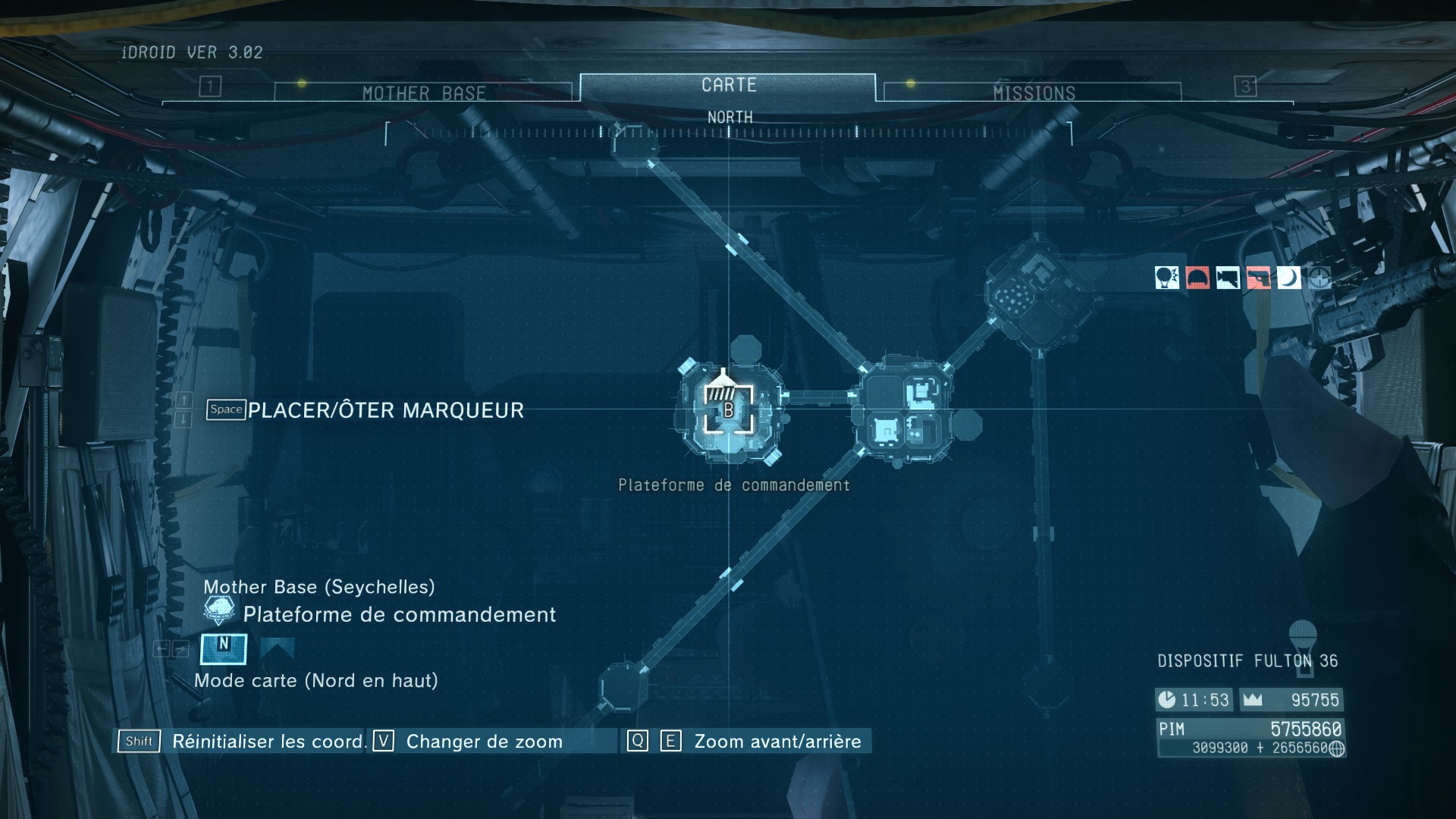Switch to the arrow-shaped map mode icon
The height and width of the screenshot is (819, 1456).
(x=277, y=648)
